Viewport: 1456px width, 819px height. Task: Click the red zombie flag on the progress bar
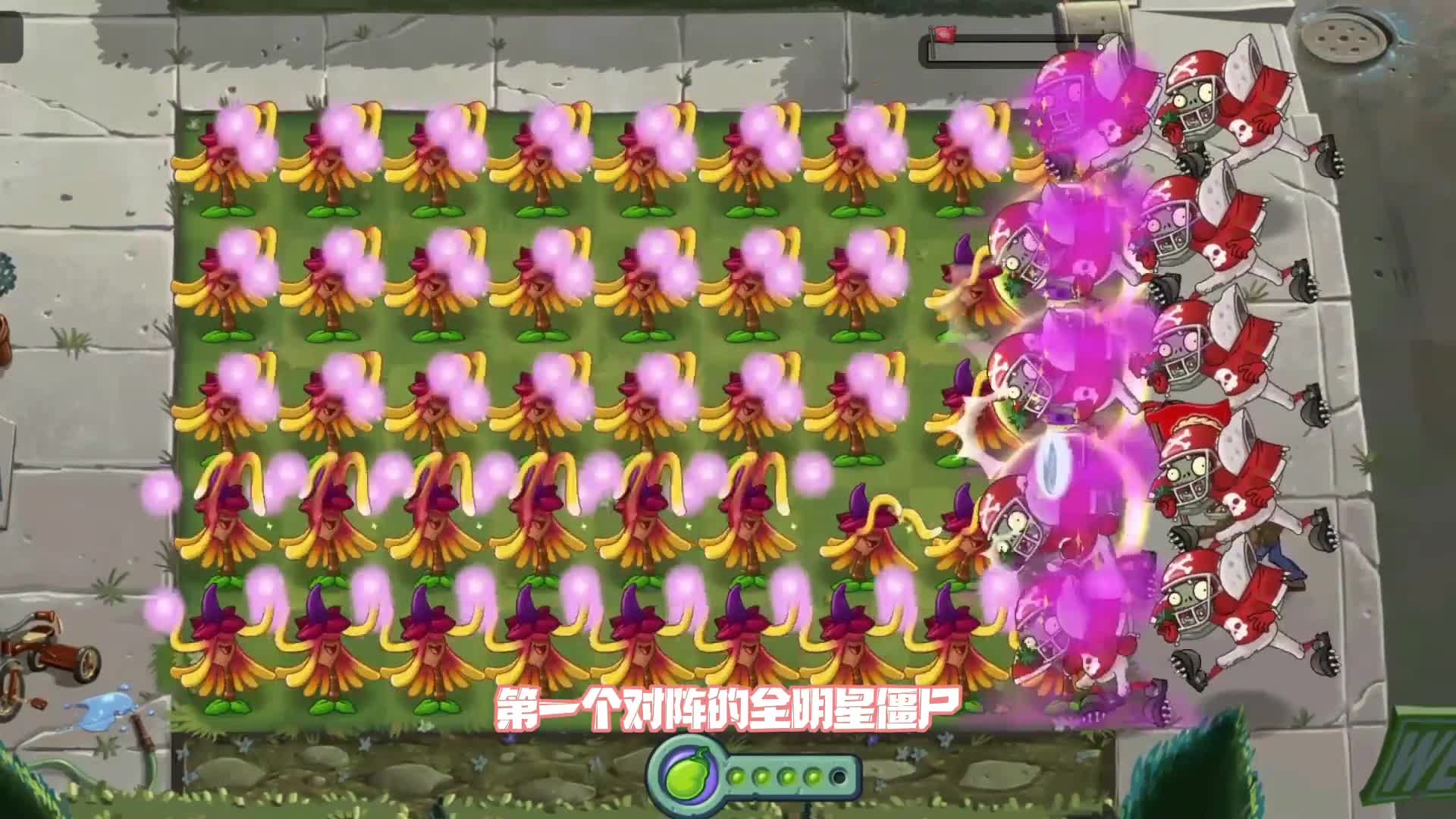[x=944, y=33]
